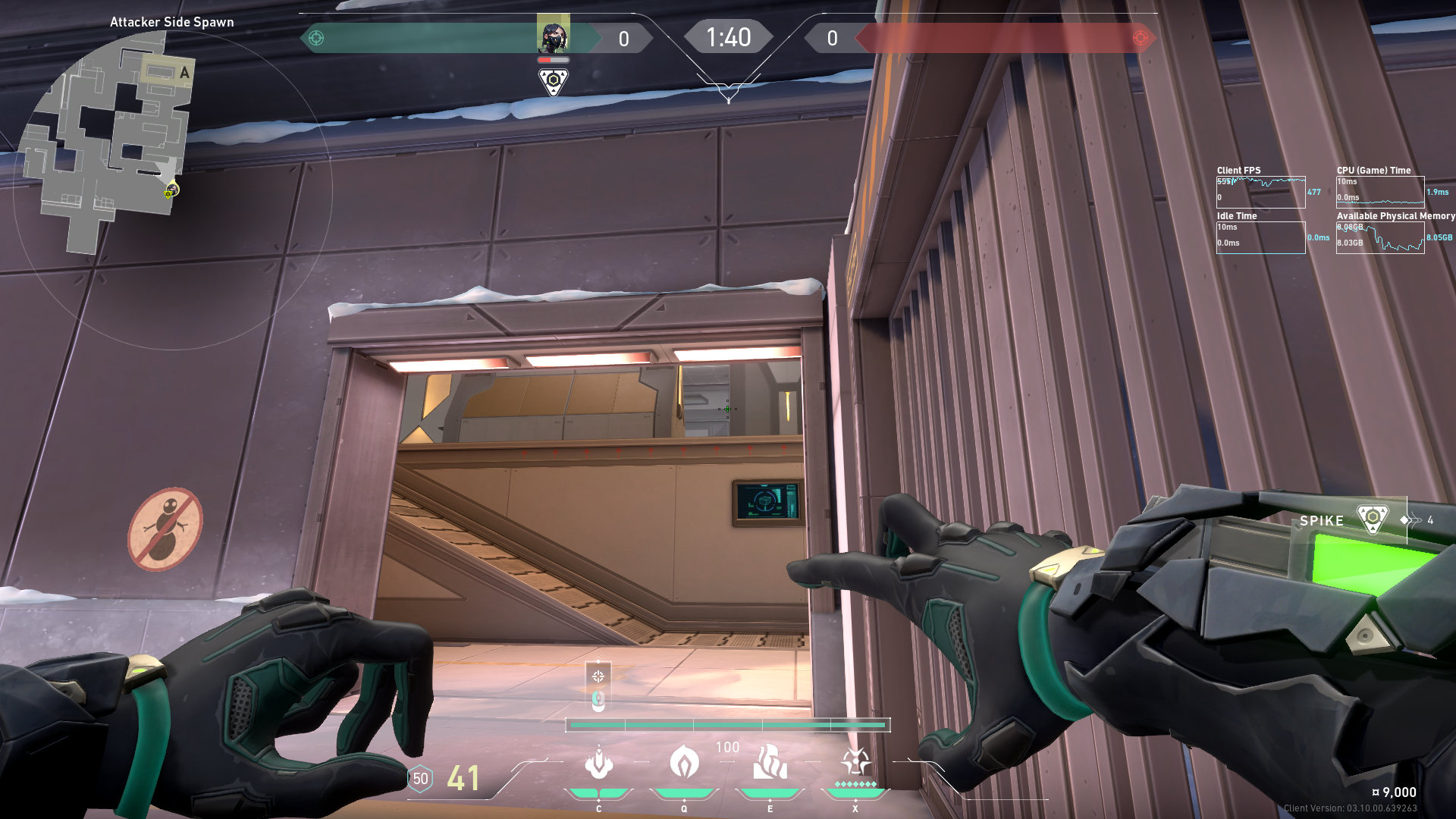Click the spike carrier icon below the portrait
The width and height of the screenshot is (1456, 819).
(553, 81)
